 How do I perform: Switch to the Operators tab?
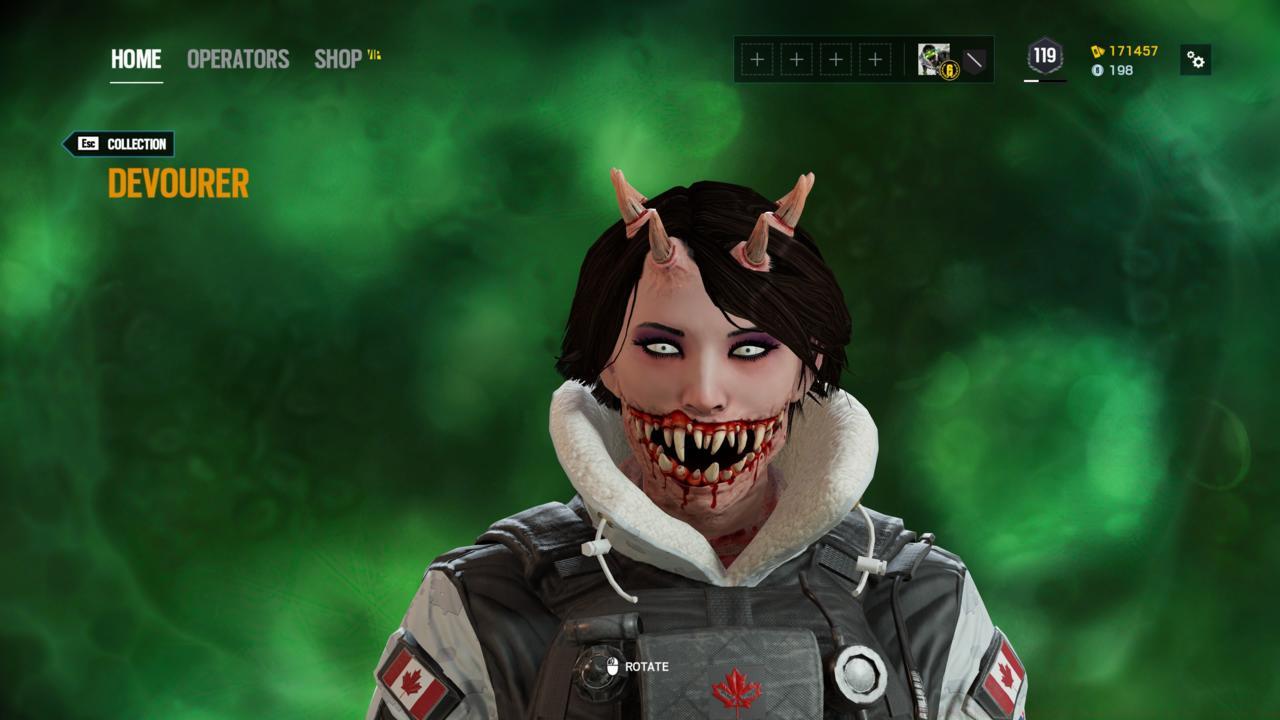click(x=237, y=59)
